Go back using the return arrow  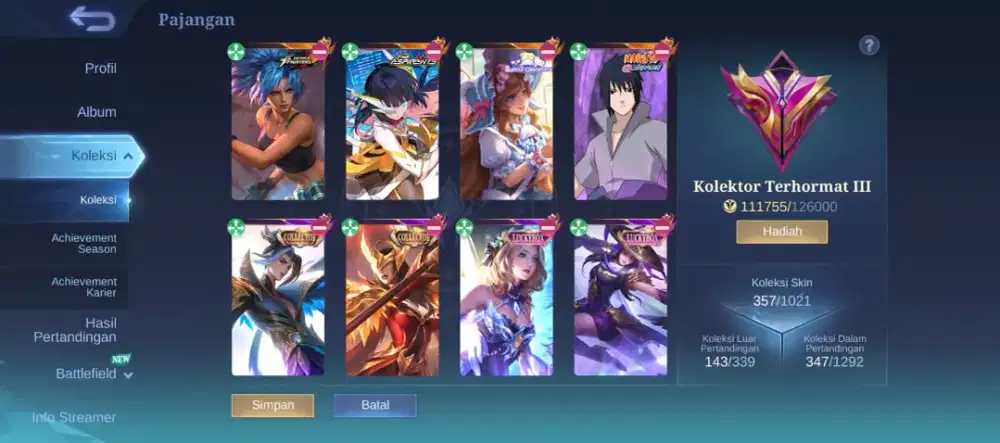coord(92,18)
